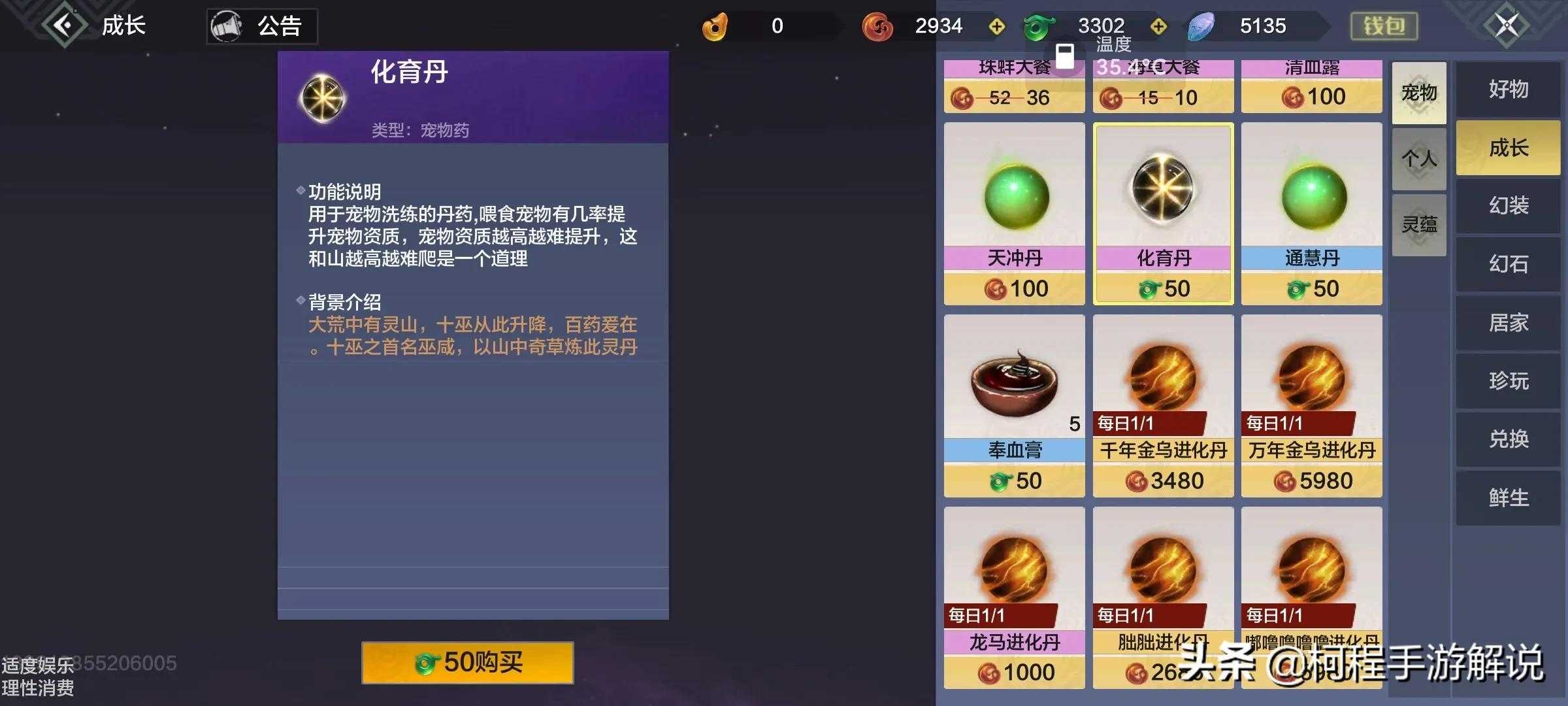
Task: Select 千年金乌进化丹 priced 3480
Action: (1163, 405)
